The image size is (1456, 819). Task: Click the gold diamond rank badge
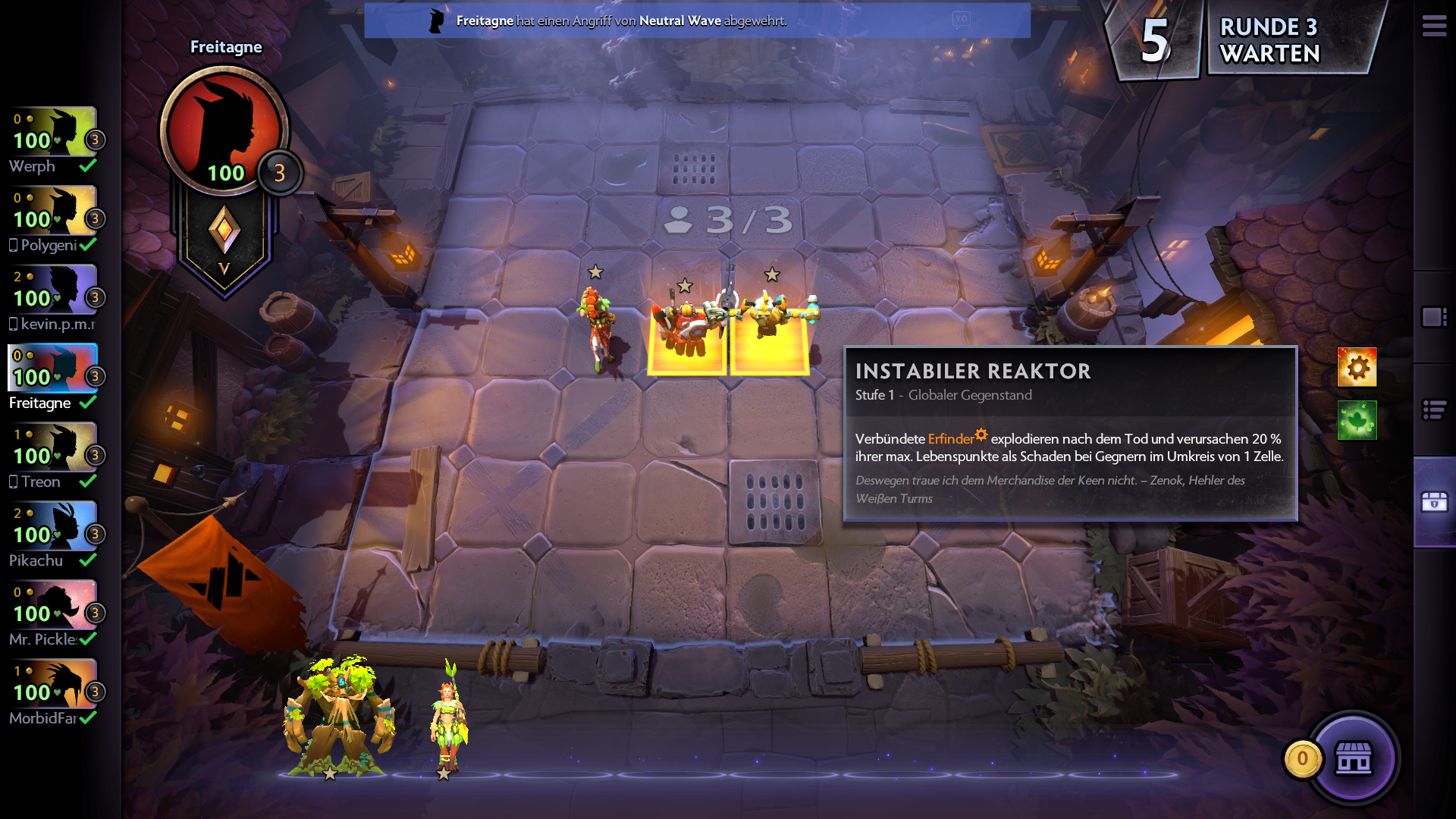point(224,231)
